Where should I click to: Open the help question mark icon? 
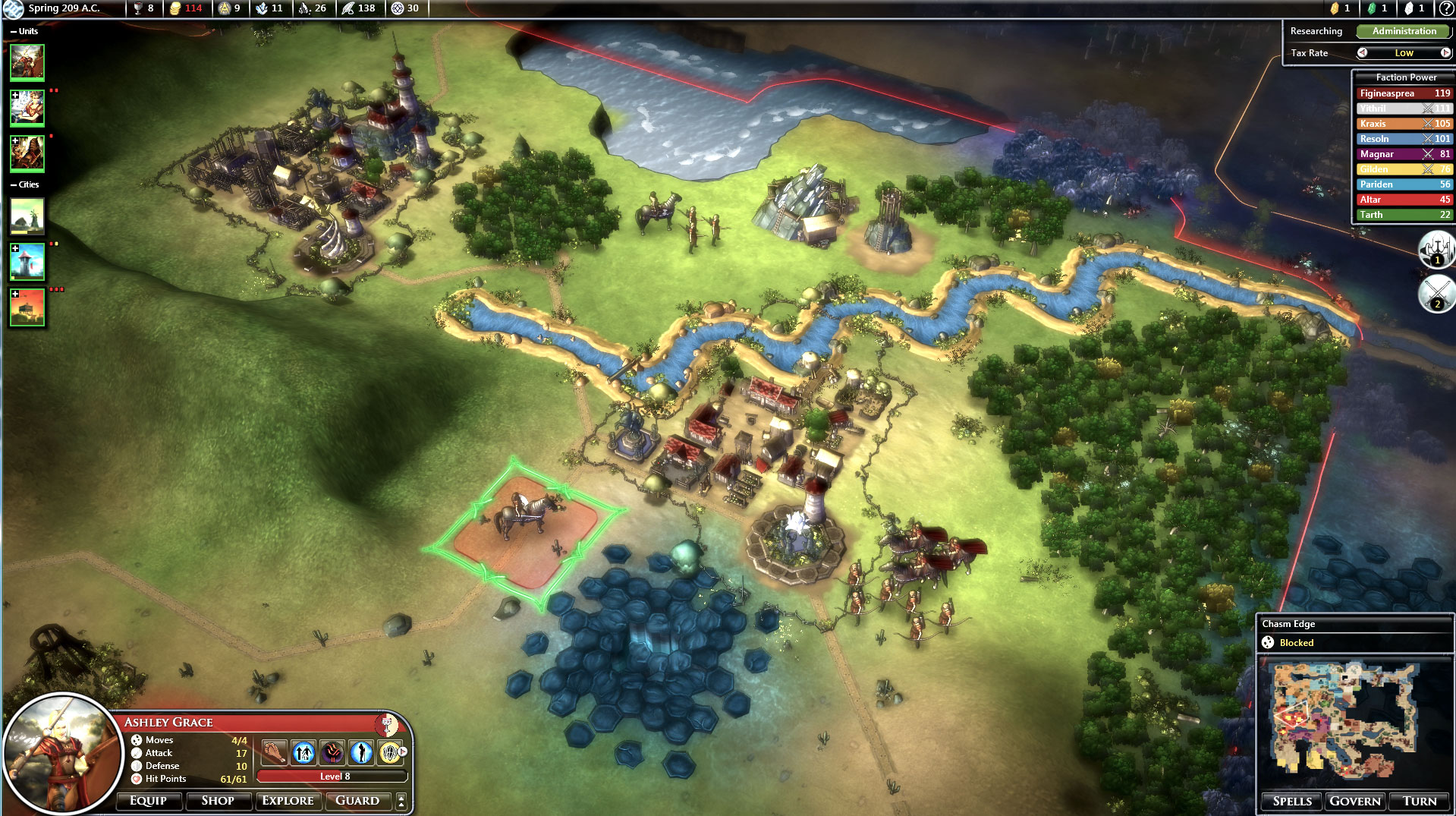(x=1446, y=8)
